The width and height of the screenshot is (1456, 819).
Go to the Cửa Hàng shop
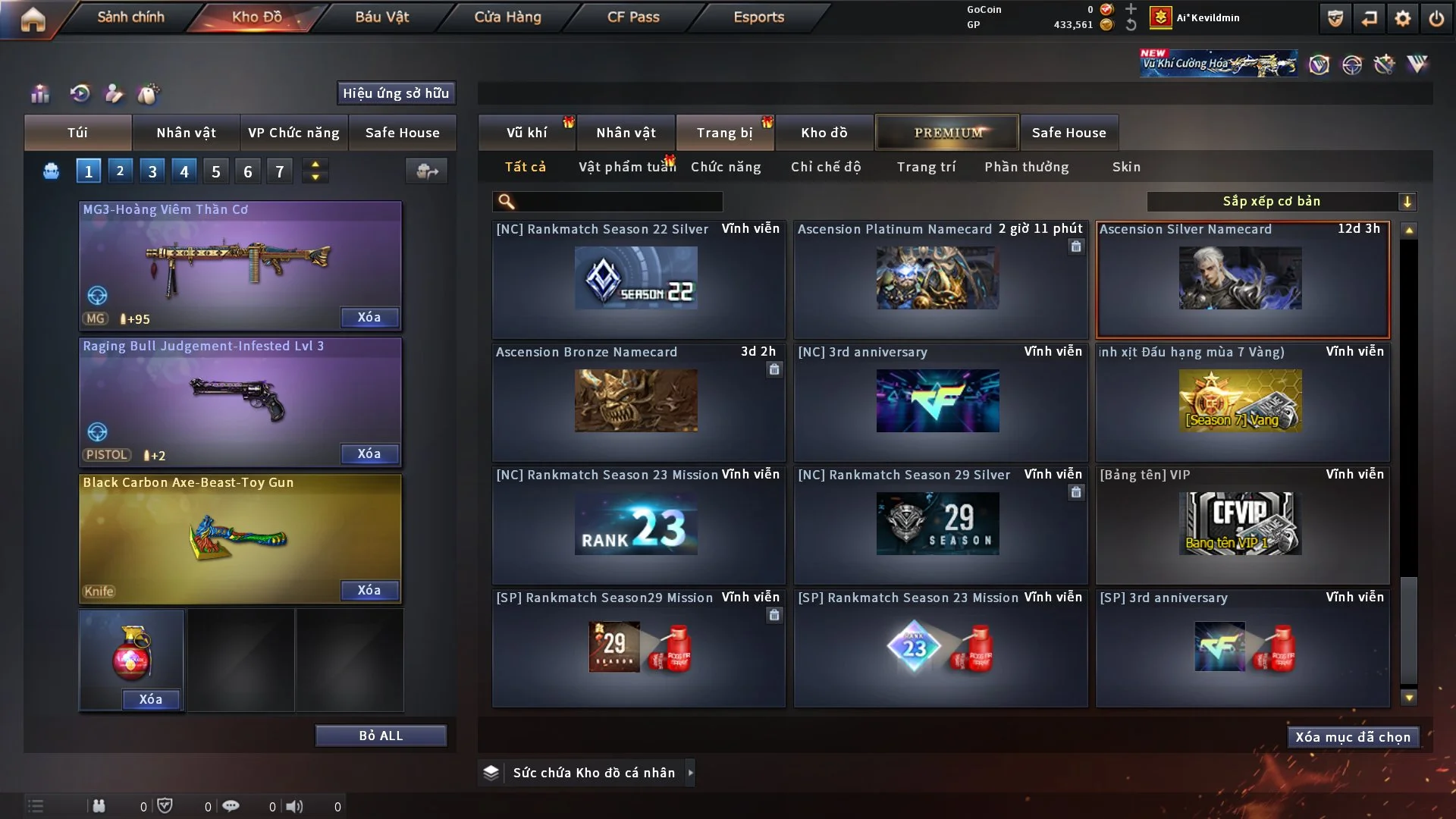pyautogui.click(x=507, y=17)
